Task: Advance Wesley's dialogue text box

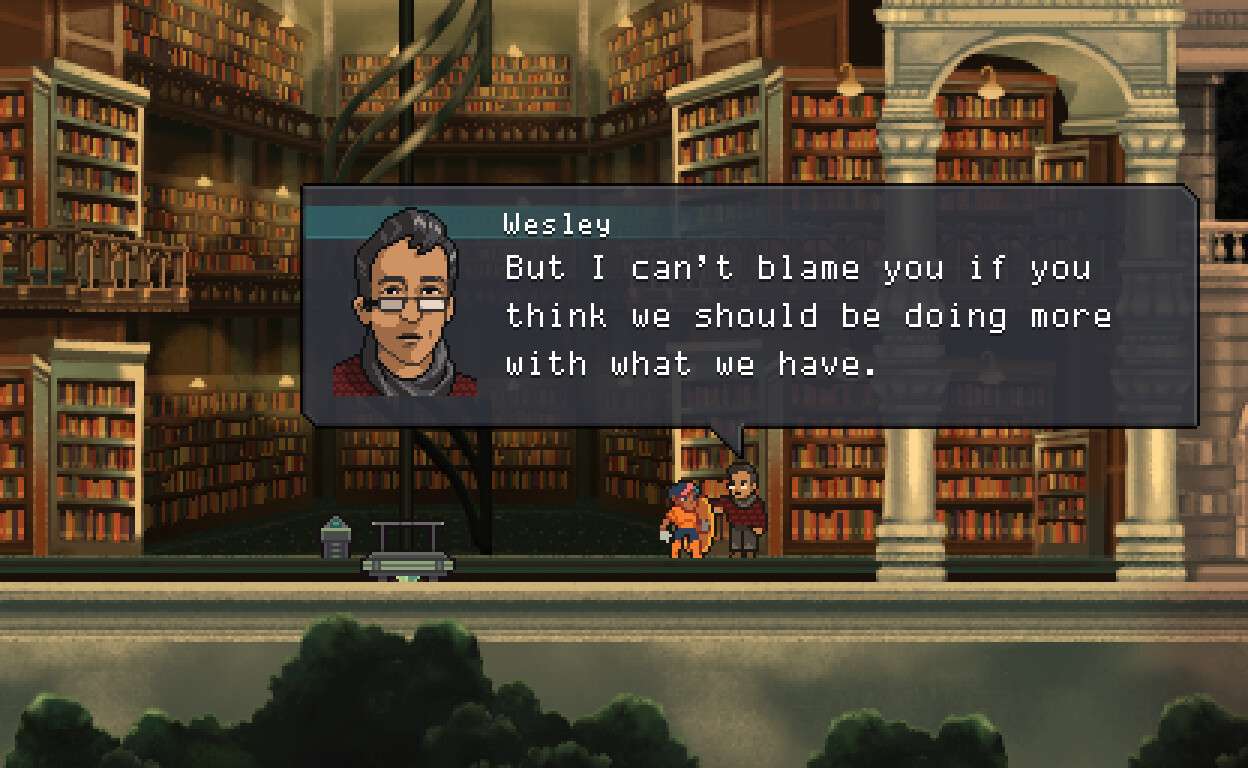Action: click(748, 306)
